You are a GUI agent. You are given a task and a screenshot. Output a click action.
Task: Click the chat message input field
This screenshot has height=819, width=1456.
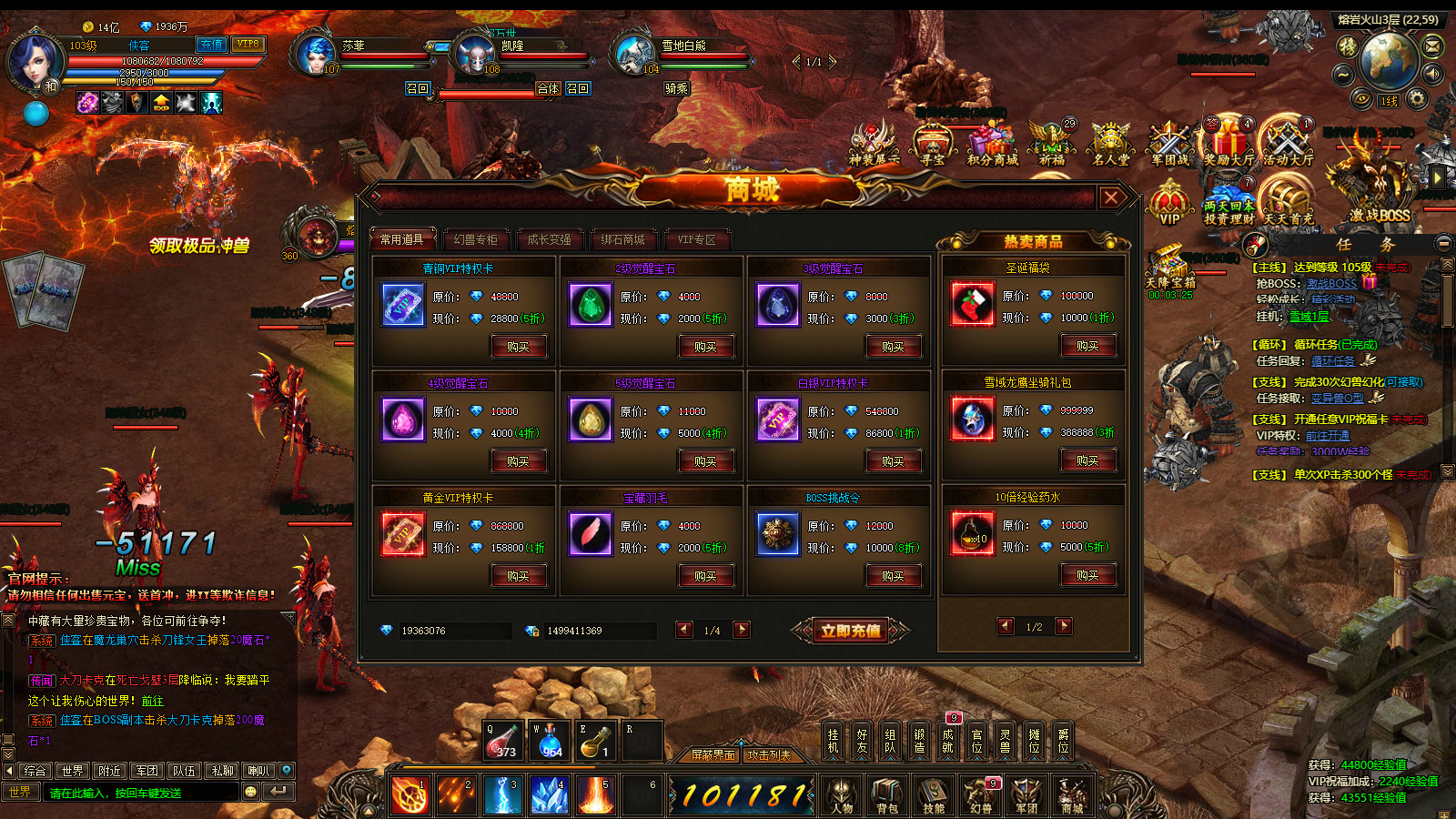[x=141, y=793]
